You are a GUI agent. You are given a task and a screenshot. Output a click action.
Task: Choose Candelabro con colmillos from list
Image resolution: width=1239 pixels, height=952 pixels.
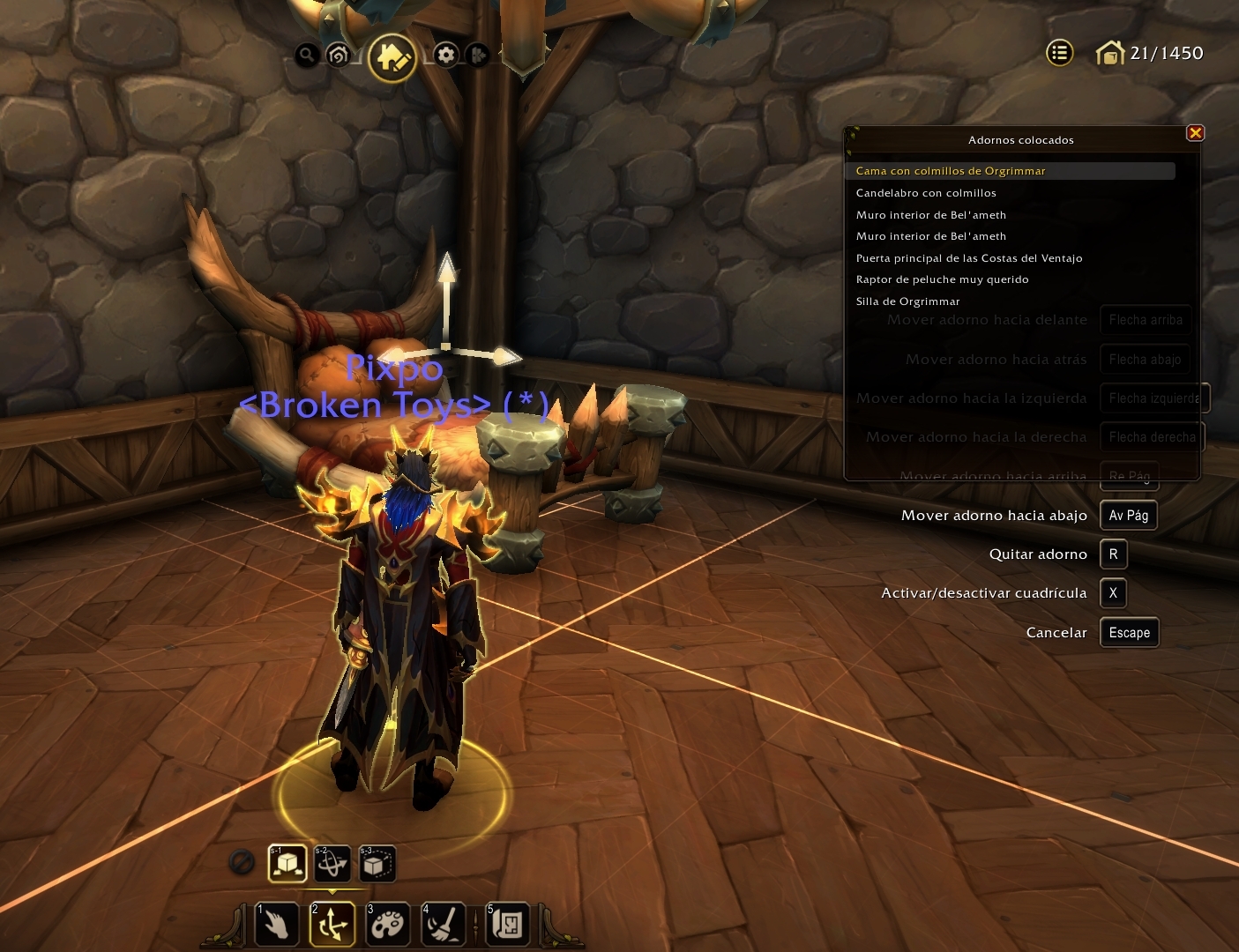926,193
